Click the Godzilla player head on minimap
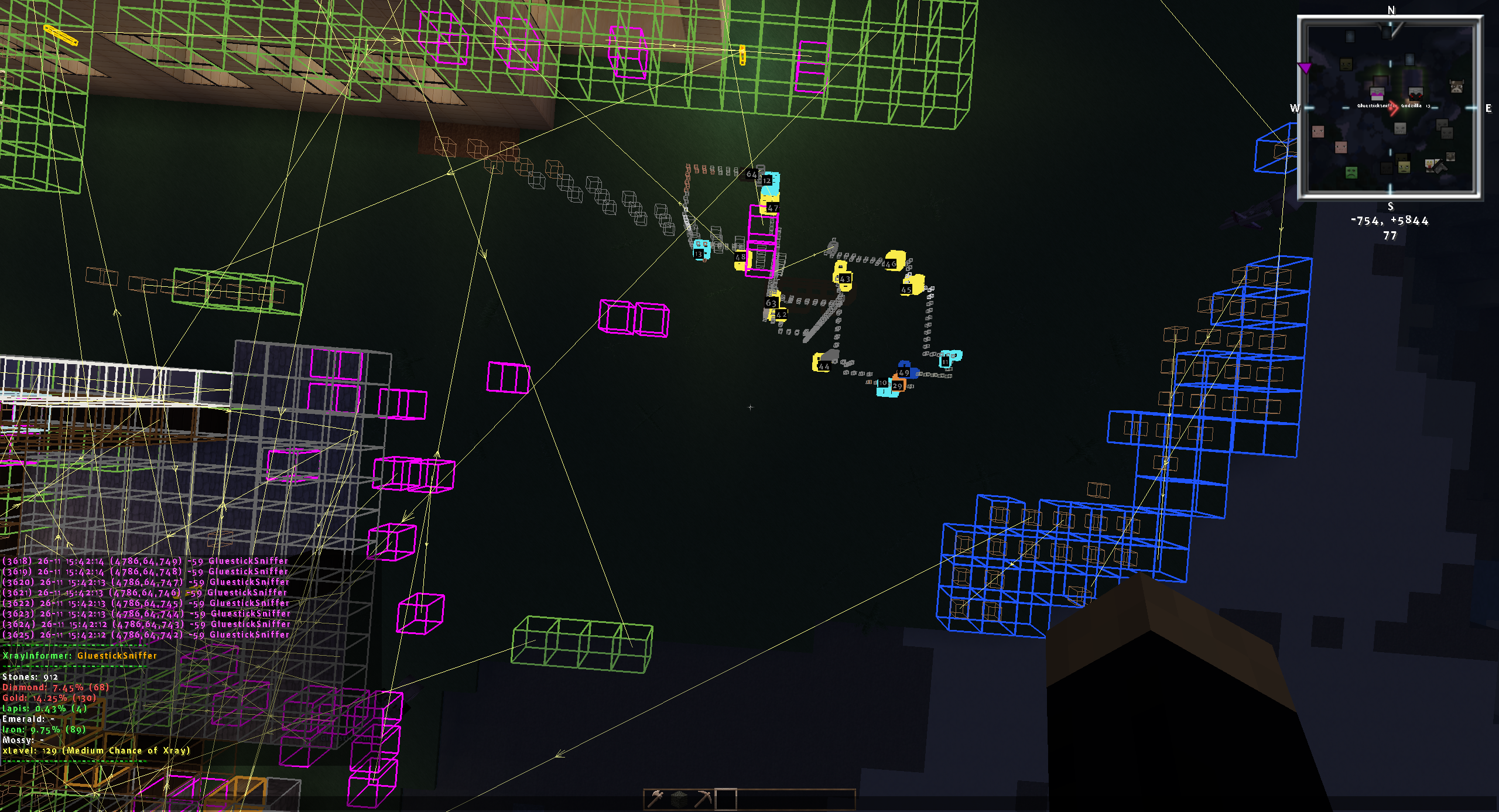Image resolution: width=1499 pixels, height=812 pixels. point(1415,94)
